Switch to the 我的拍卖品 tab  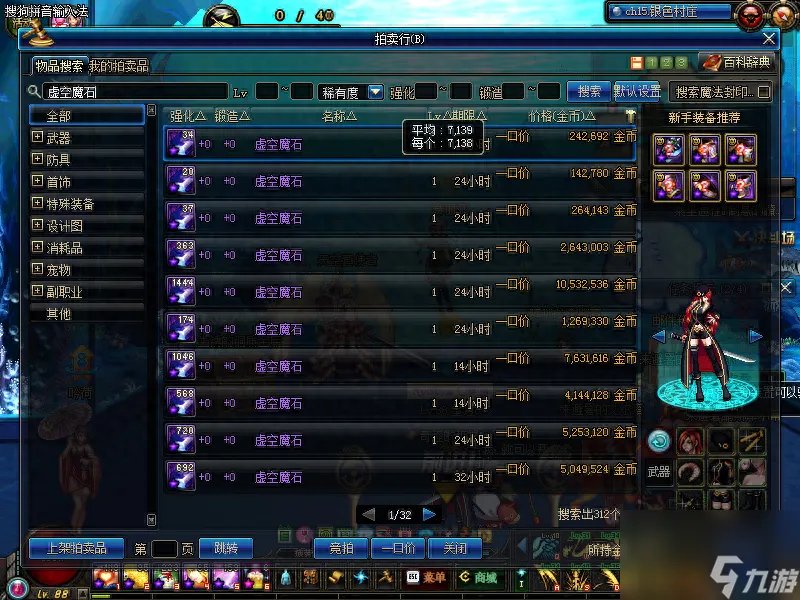click(x=118, y=66)
